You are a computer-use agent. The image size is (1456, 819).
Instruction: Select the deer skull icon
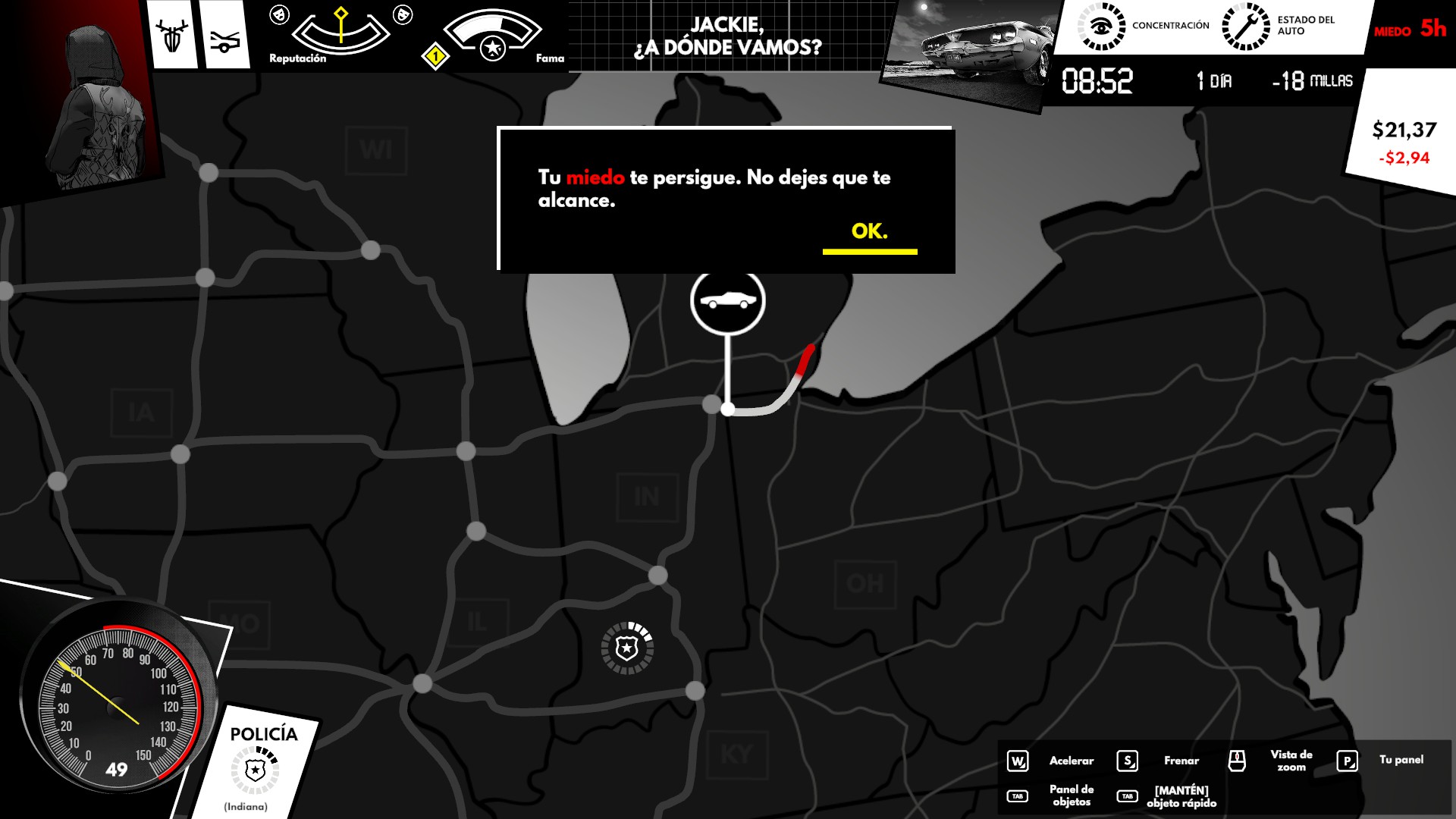tap(172, 36)
